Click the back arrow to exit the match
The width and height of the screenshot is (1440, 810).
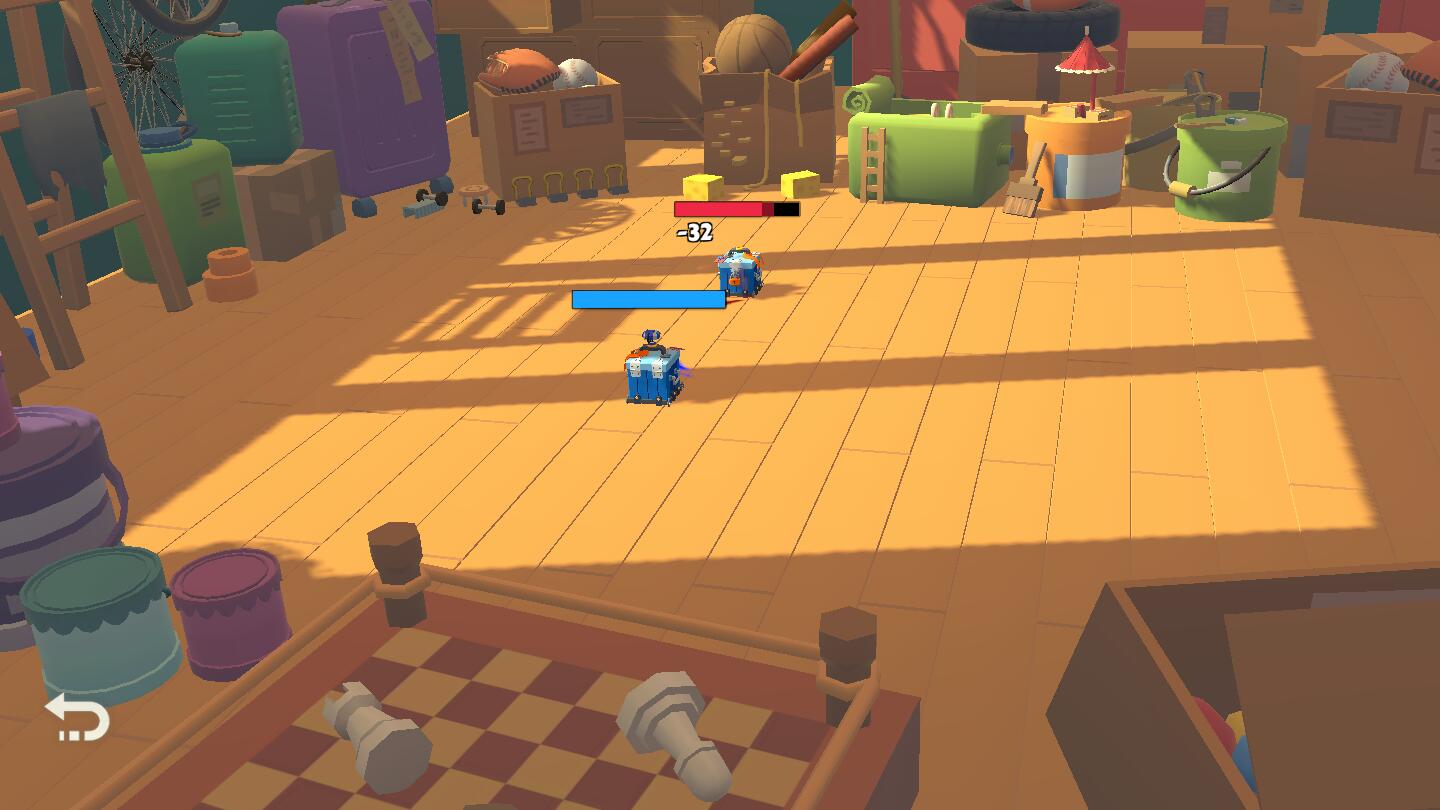coord(78,719)
